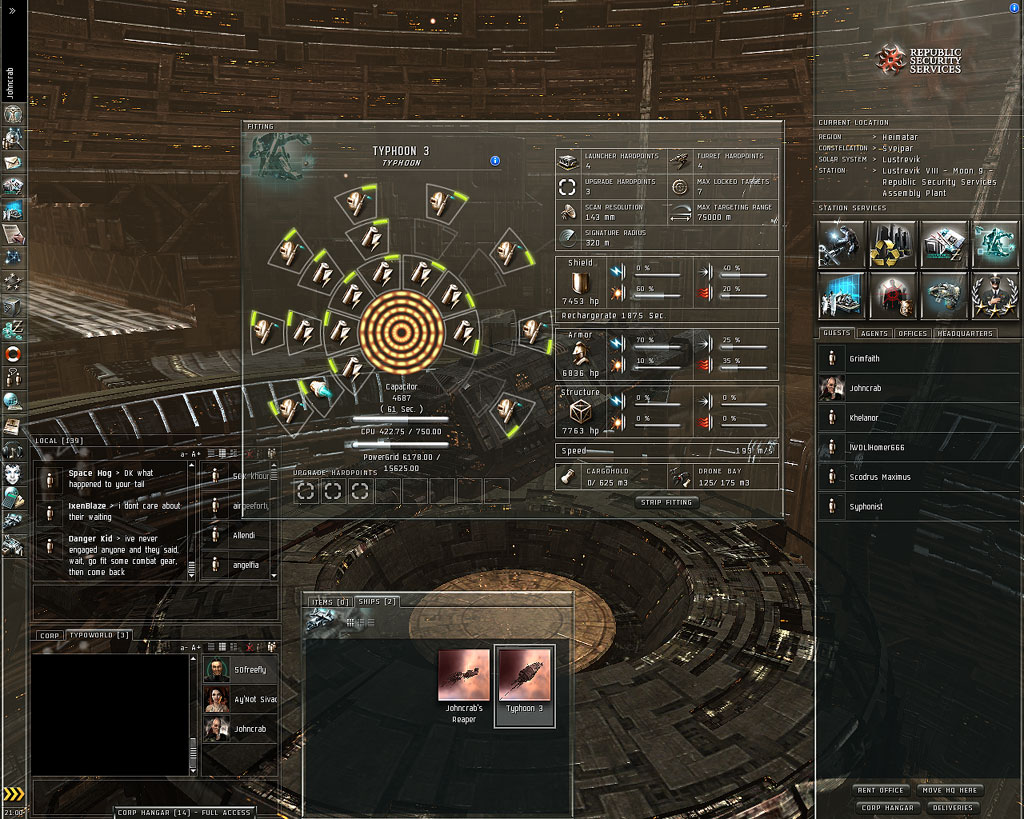The image size is (1024, 819).
Task: Open Deliveries
Action: coord(948,807)
